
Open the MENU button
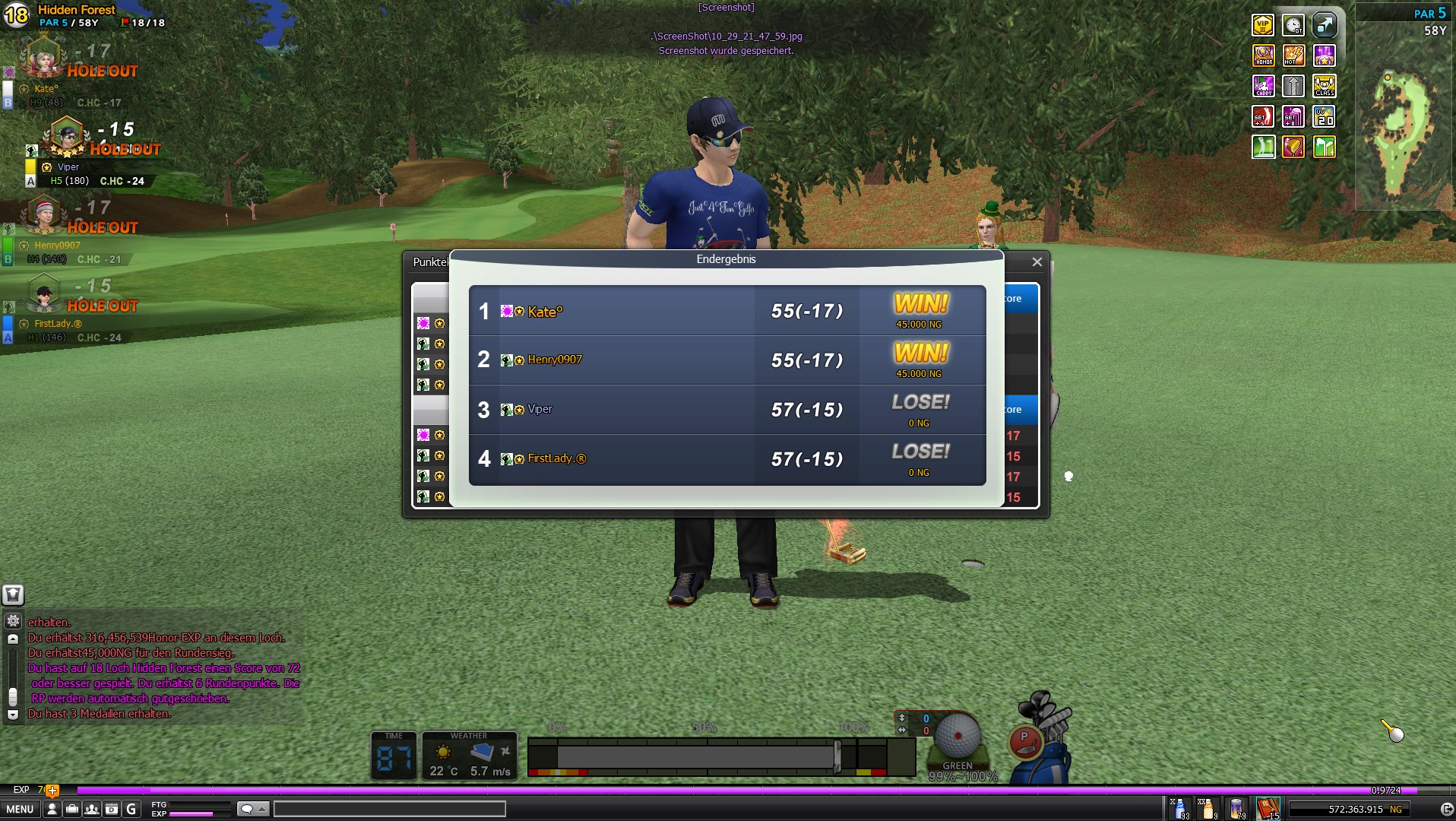(x=21, y=809)
